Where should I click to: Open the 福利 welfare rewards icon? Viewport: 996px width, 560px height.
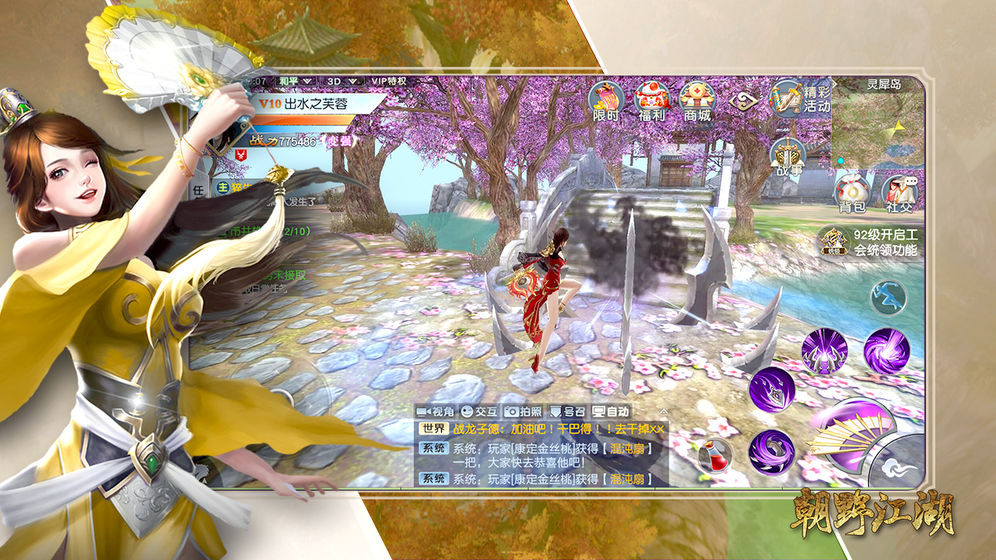pyautogui.click(x=652, y=100)
